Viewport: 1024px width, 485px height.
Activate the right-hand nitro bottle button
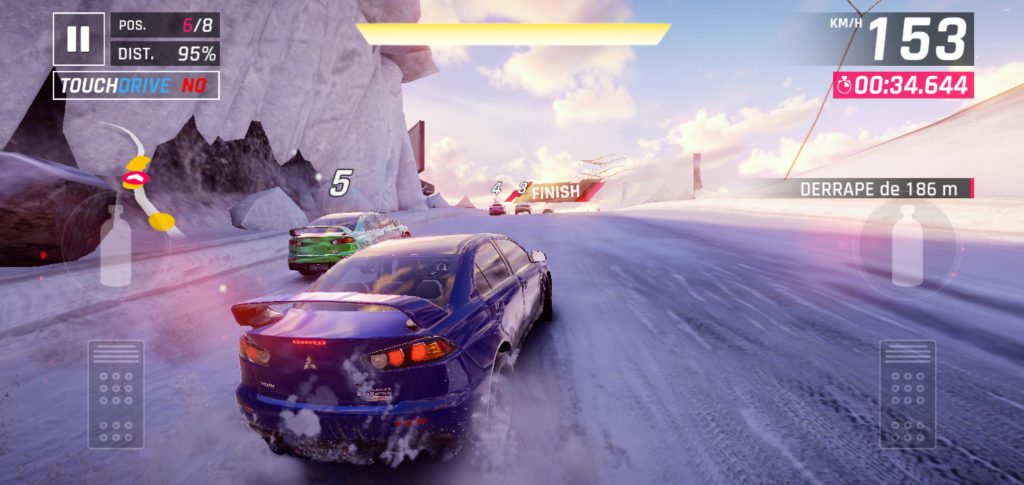[907, 243]
